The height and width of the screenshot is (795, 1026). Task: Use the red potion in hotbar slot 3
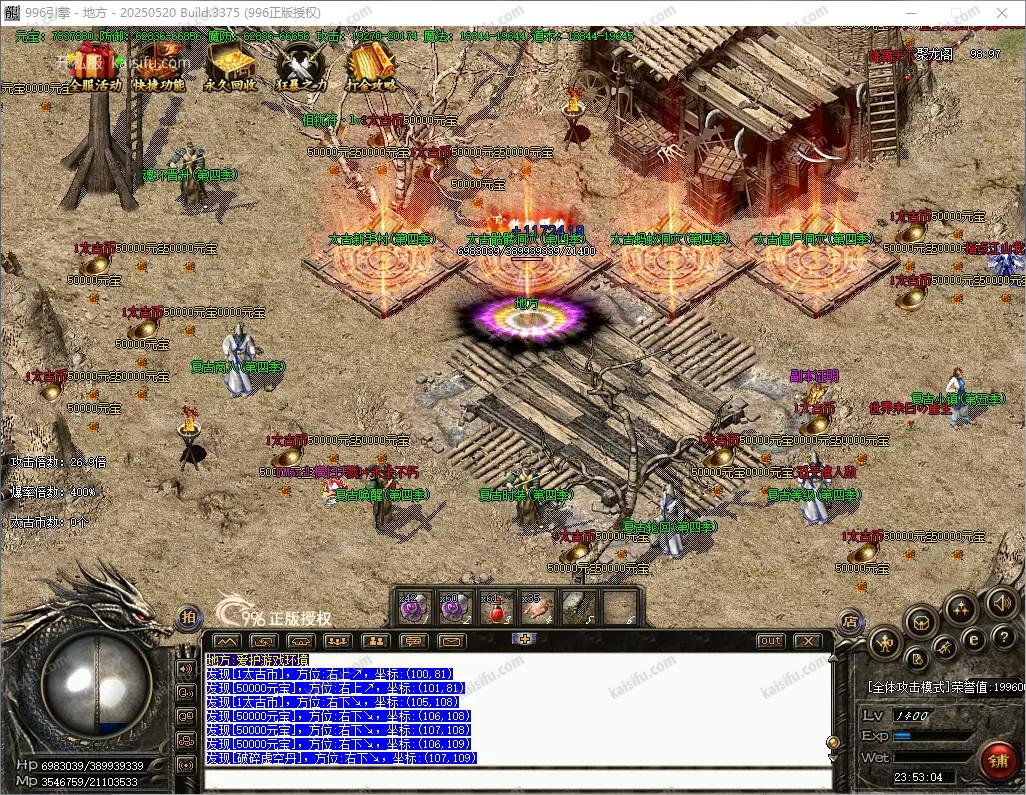496,607
